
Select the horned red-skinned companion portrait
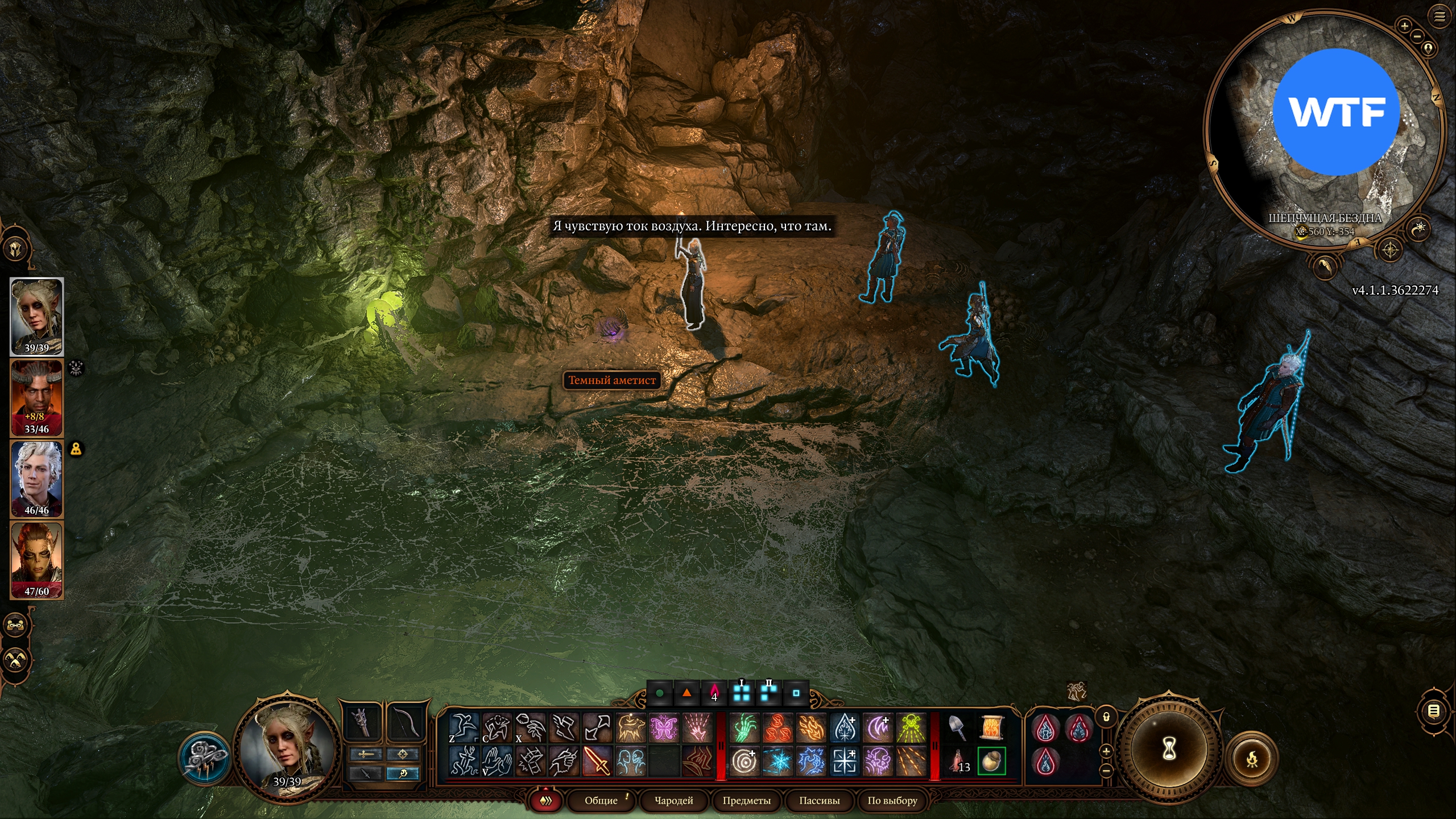[37, 398]
